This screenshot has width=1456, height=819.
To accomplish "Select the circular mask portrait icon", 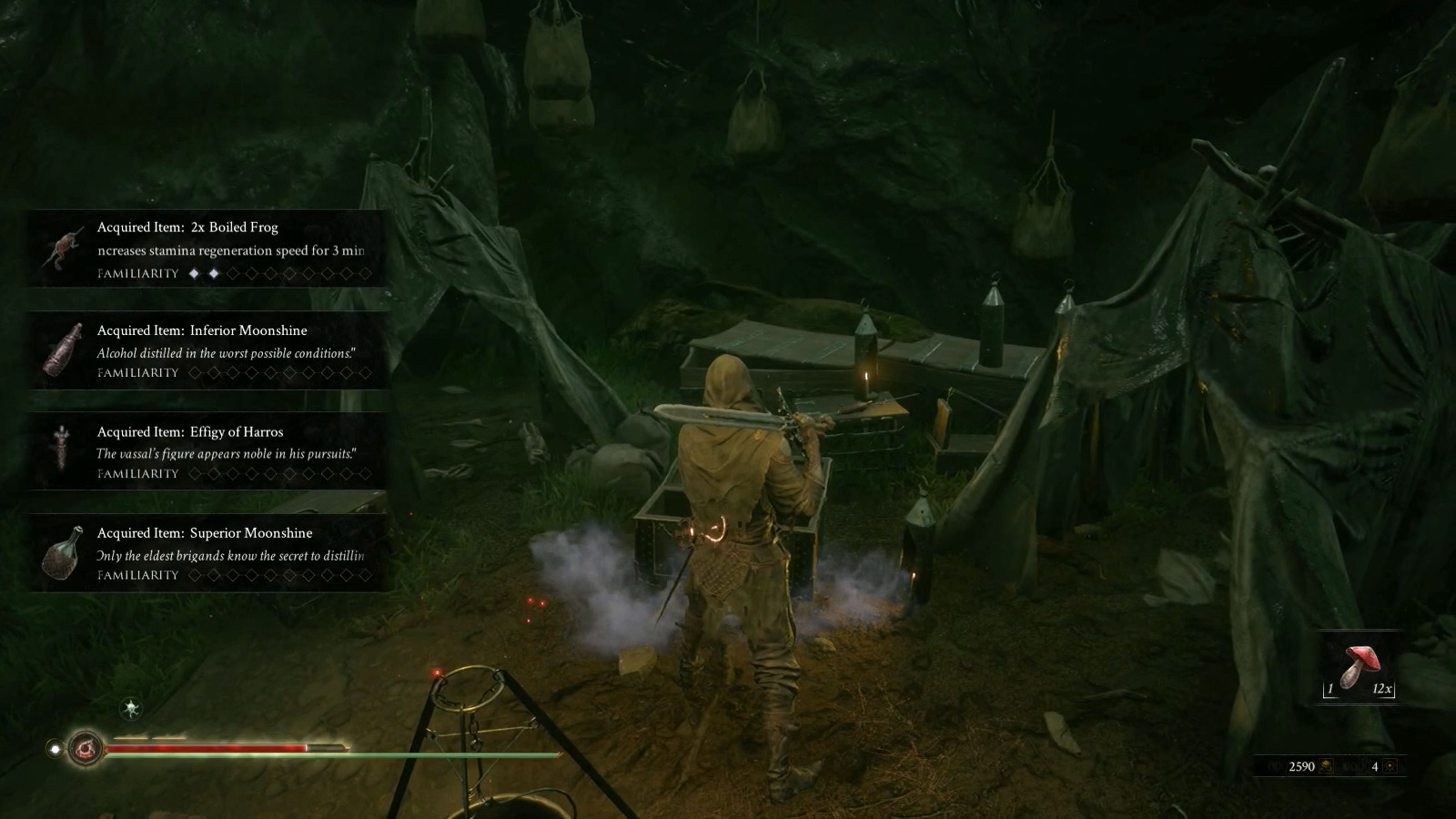I will [x=86, y=748].
